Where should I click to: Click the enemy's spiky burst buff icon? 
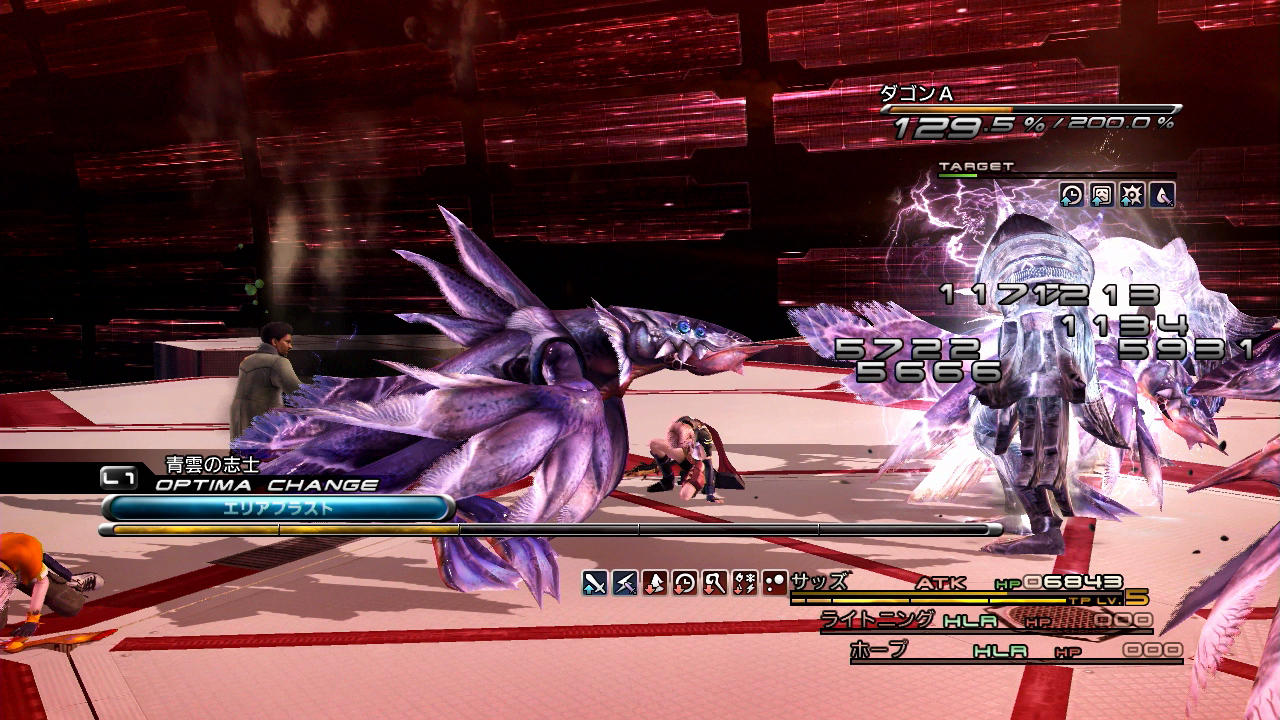[x=1132, y=195]
